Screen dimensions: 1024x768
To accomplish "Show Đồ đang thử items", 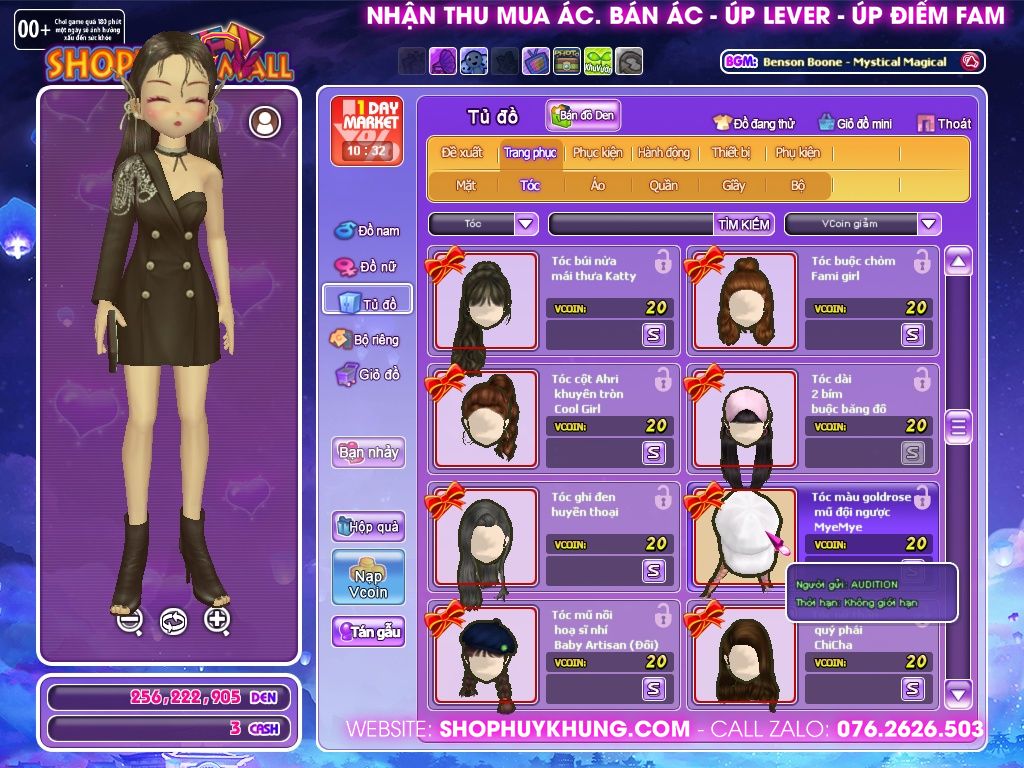I will tap(754, 124).
